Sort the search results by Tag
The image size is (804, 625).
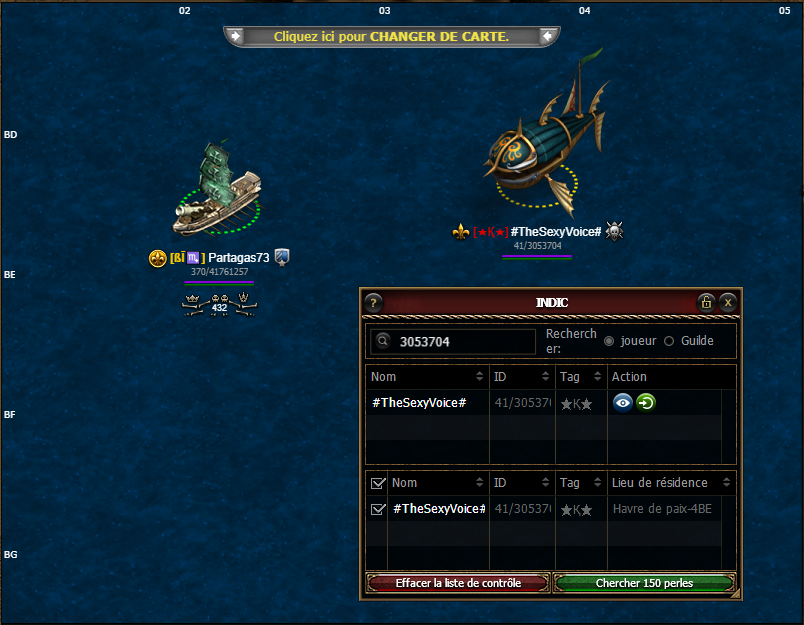tap(582, 377)
